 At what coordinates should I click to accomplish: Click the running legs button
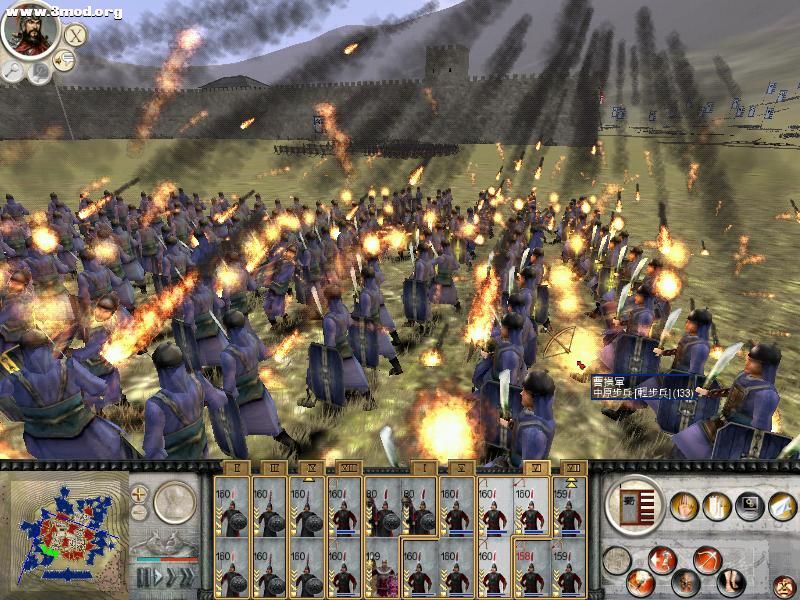733,581
